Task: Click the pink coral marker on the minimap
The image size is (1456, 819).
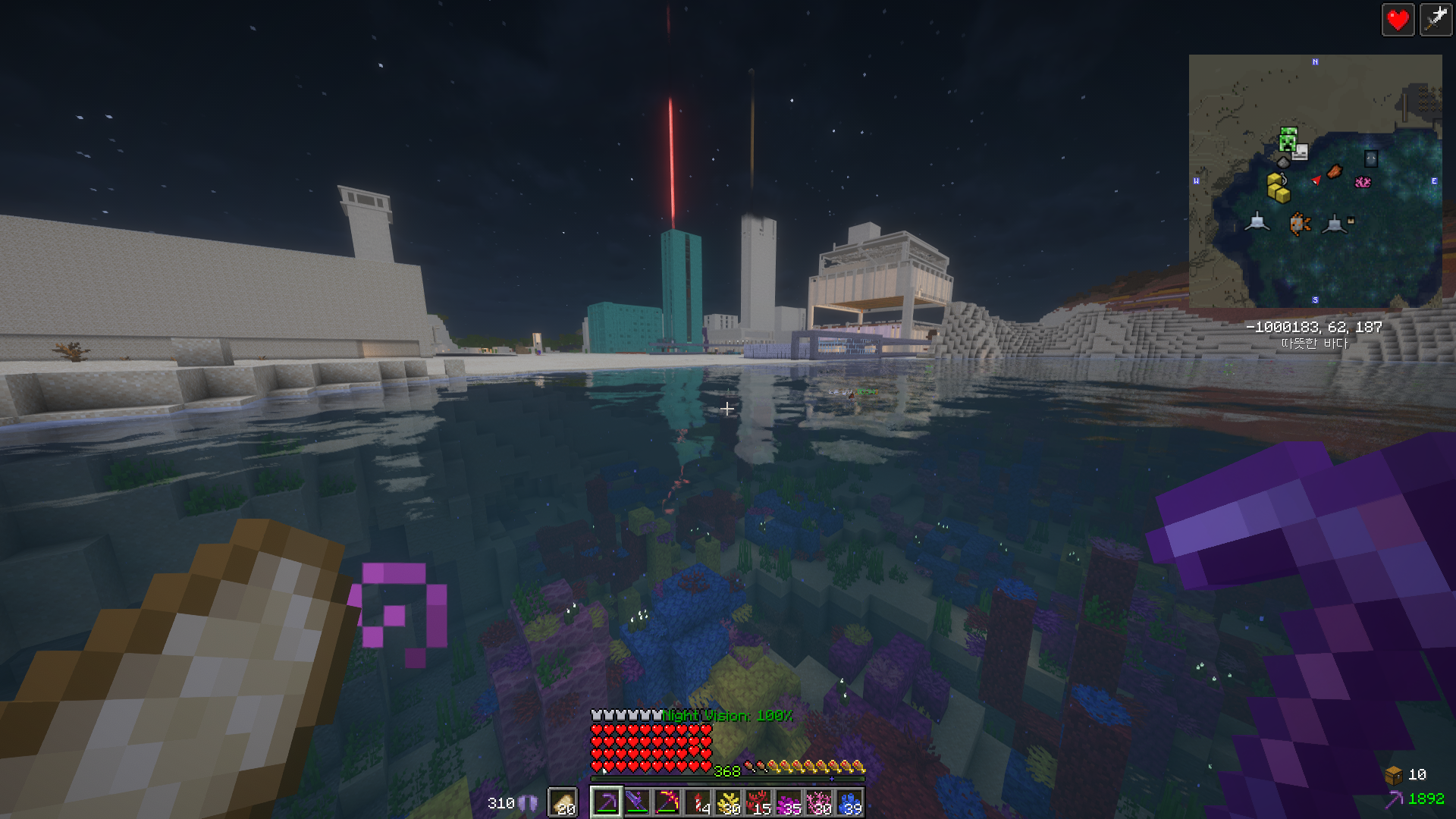Action: tap(1363, 182)
